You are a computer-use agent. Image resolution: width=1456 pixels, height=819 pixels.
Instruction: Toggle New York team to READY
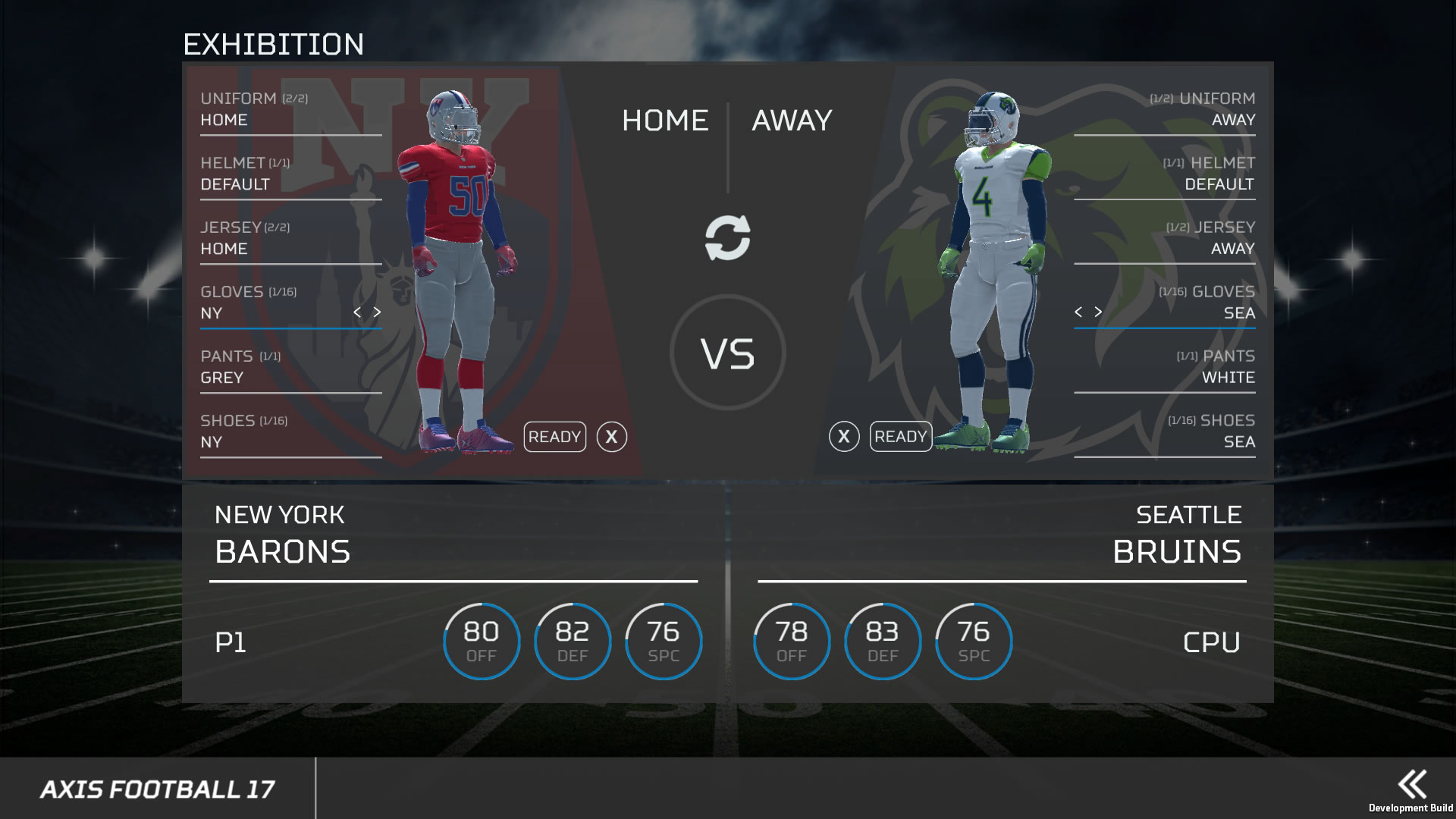[554, 437]
